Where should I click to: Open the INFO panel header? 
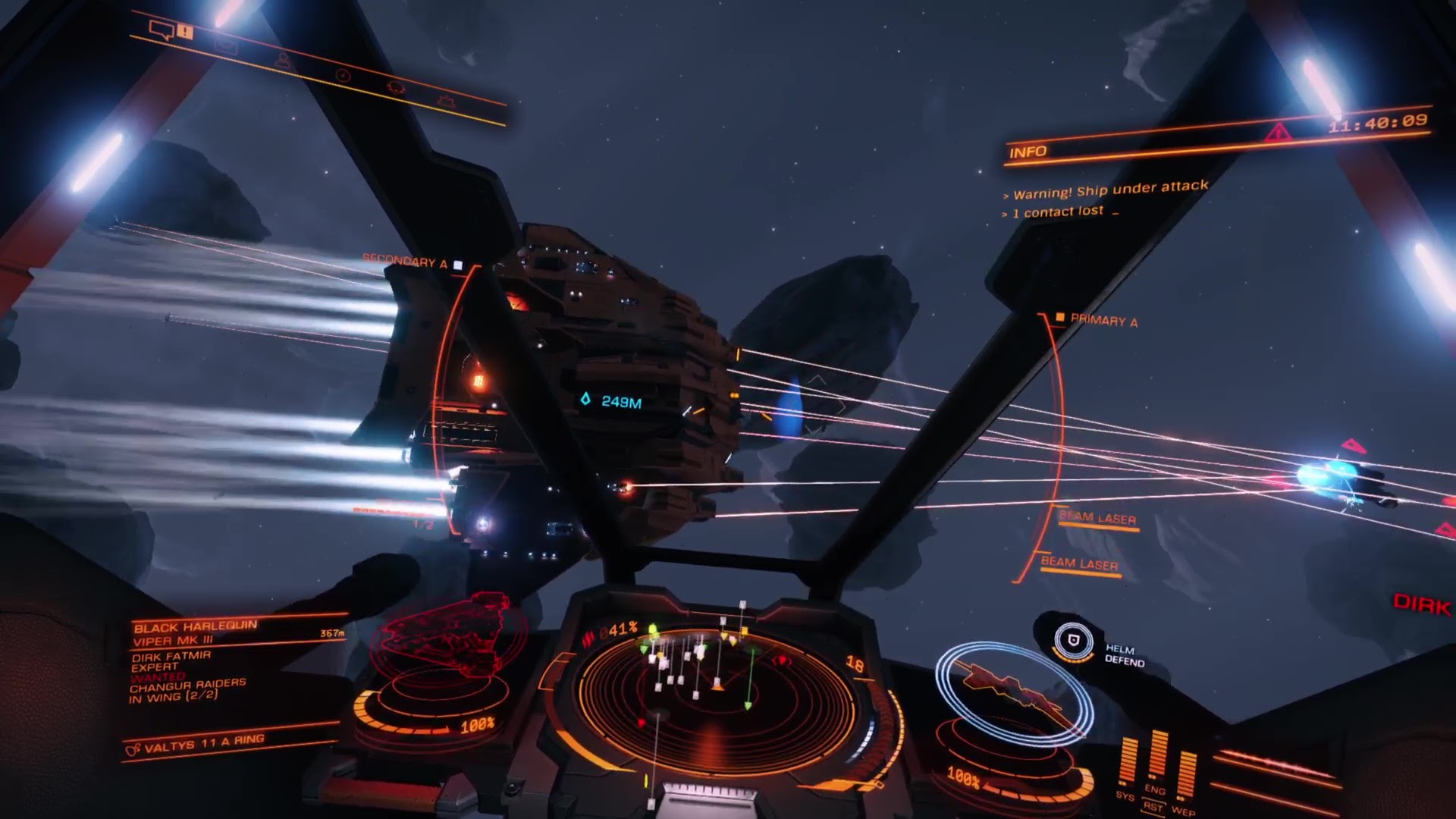pos(1028,152)
